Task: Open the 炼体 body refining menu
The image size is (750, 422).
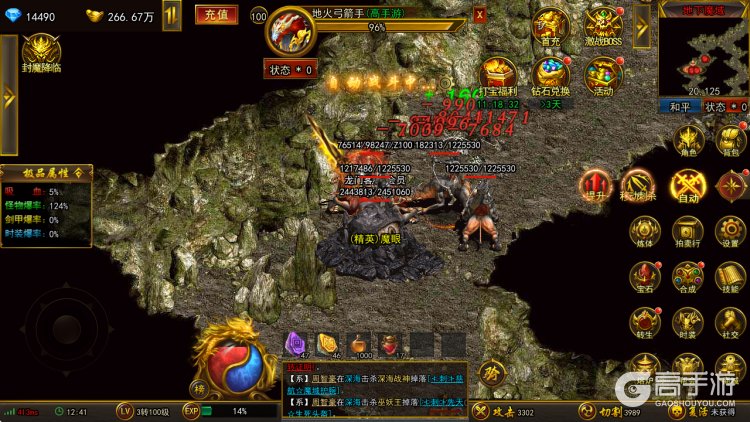Action: 644,231
